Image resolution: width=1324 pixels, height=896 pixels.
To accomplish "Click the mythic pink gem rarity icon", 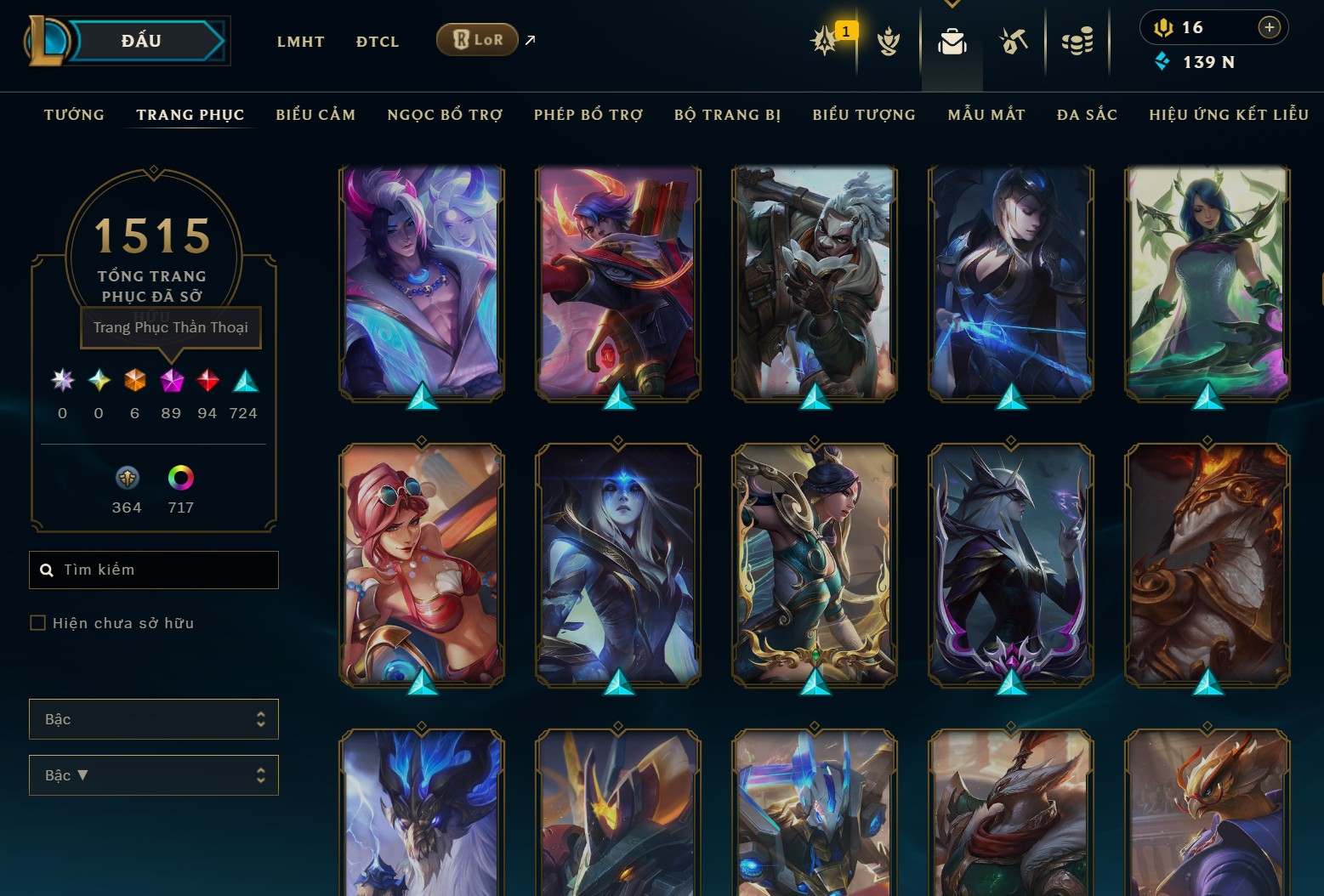I will coord(171,383).
